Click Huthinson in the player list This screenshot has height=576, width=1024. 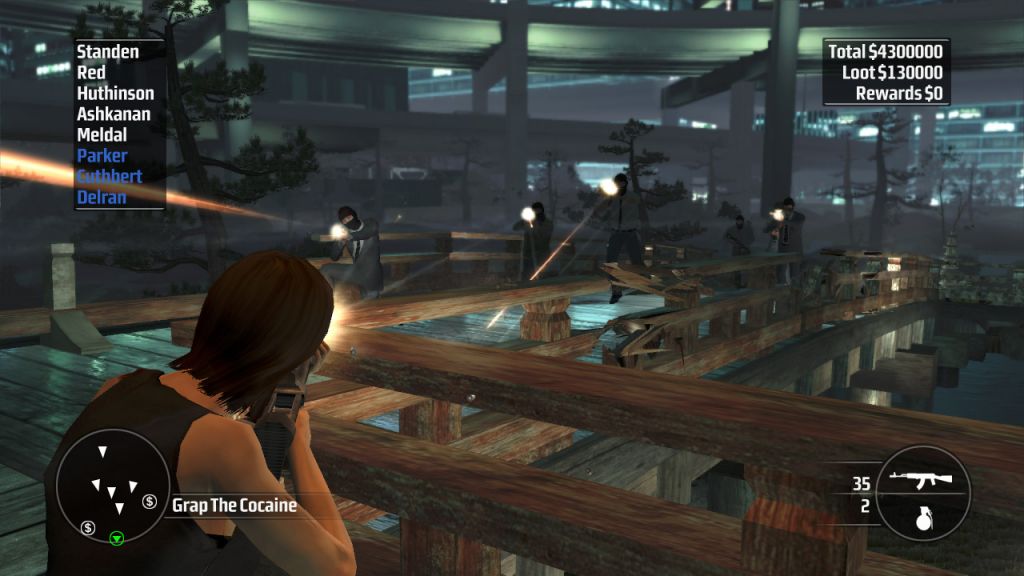click(x=115, y=93)
